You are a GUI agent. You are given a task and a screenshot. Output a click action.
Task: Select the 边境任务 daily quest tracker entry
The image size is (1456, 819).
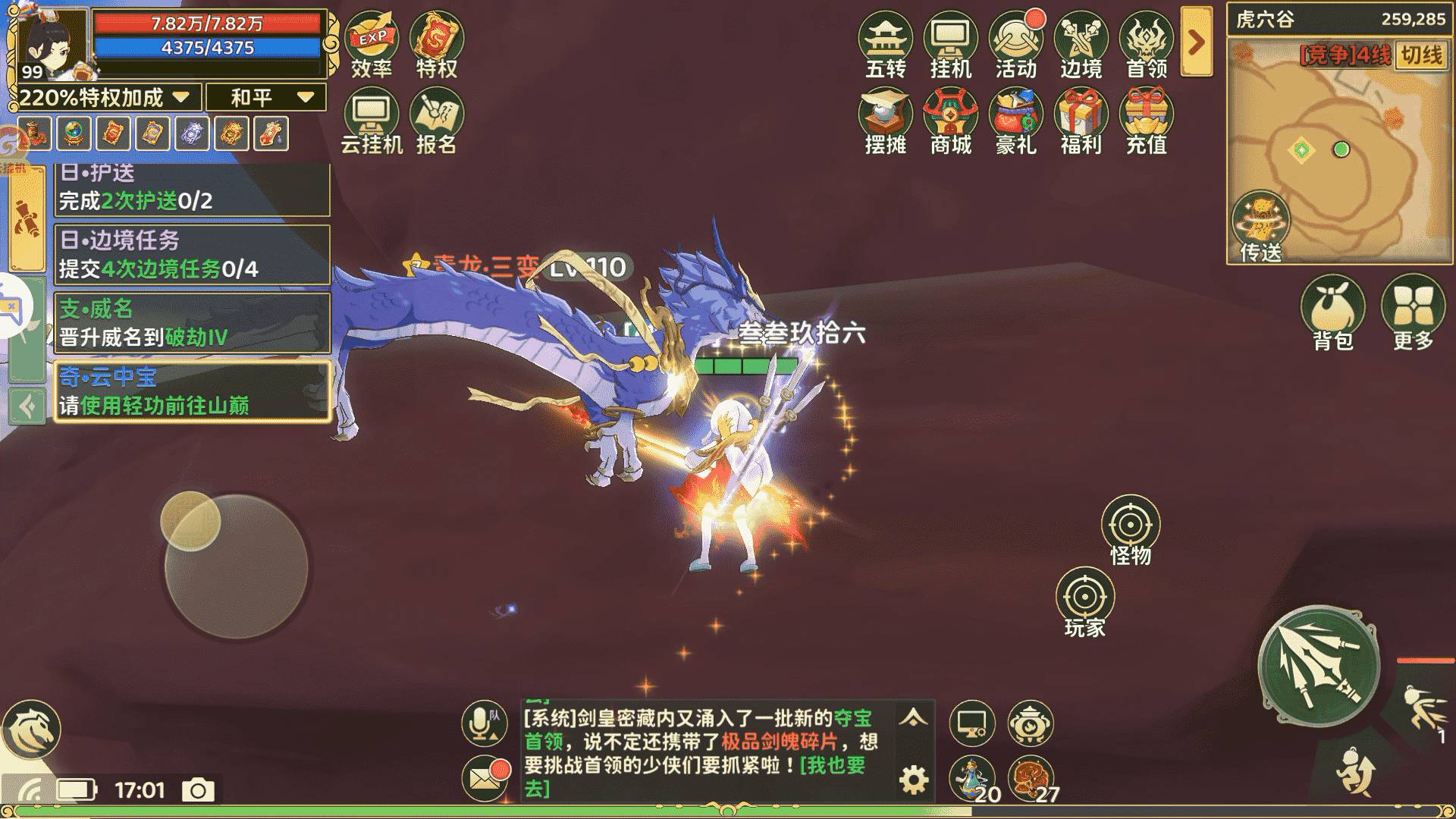(x=193, y=255)
